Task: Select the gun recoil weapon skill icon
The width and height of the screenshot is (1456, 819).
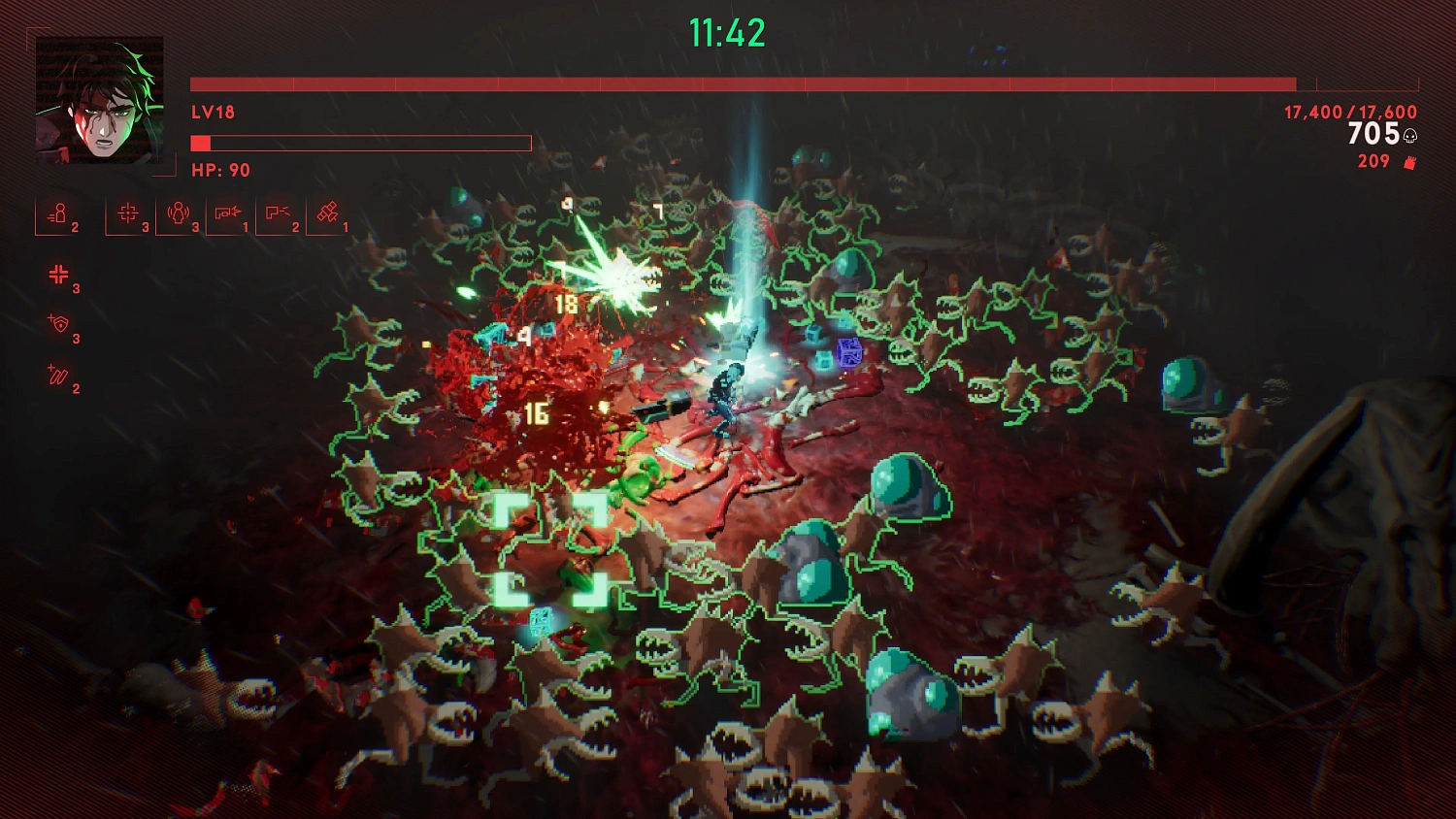Action: tap(229, 212)
